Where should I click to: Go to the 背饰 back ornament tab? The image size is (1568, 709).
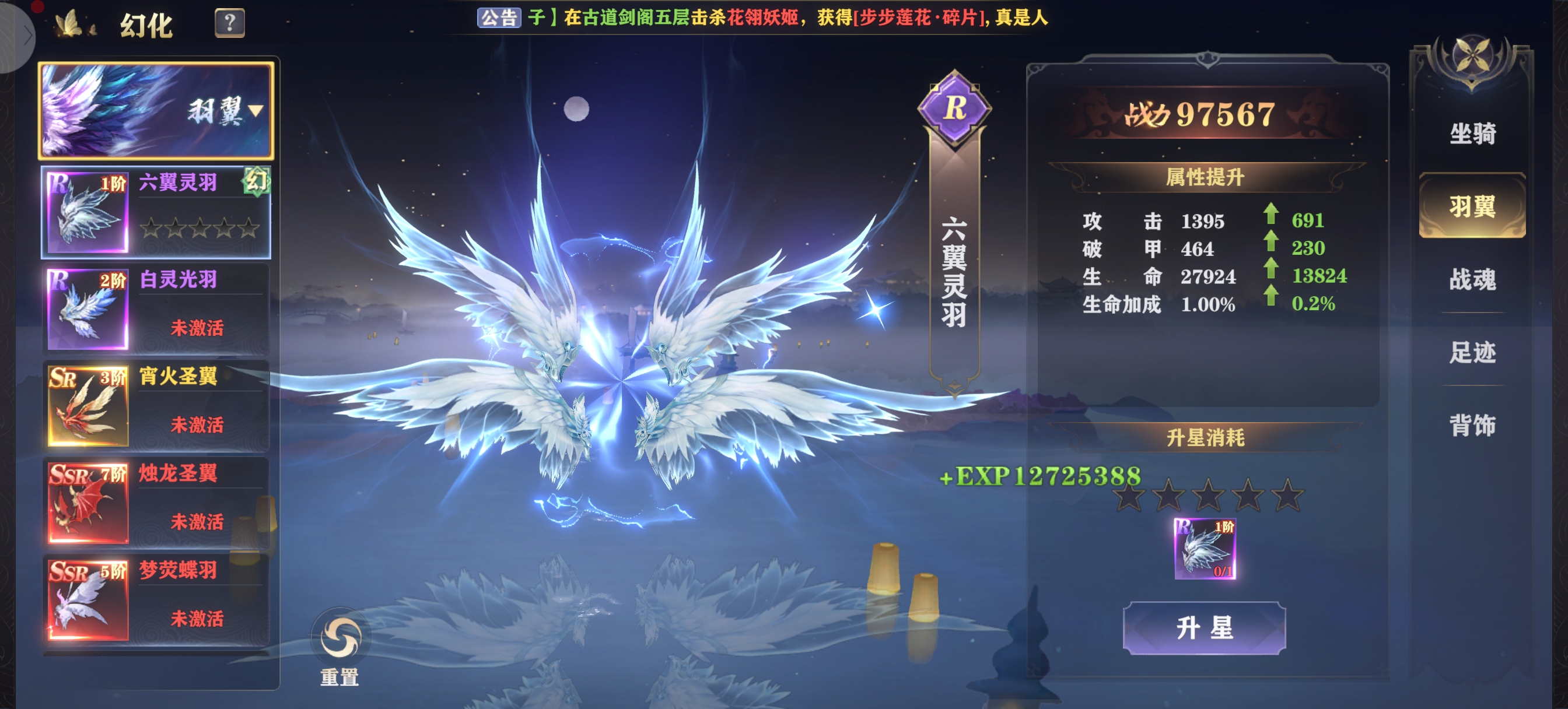tap(1472, 426)
